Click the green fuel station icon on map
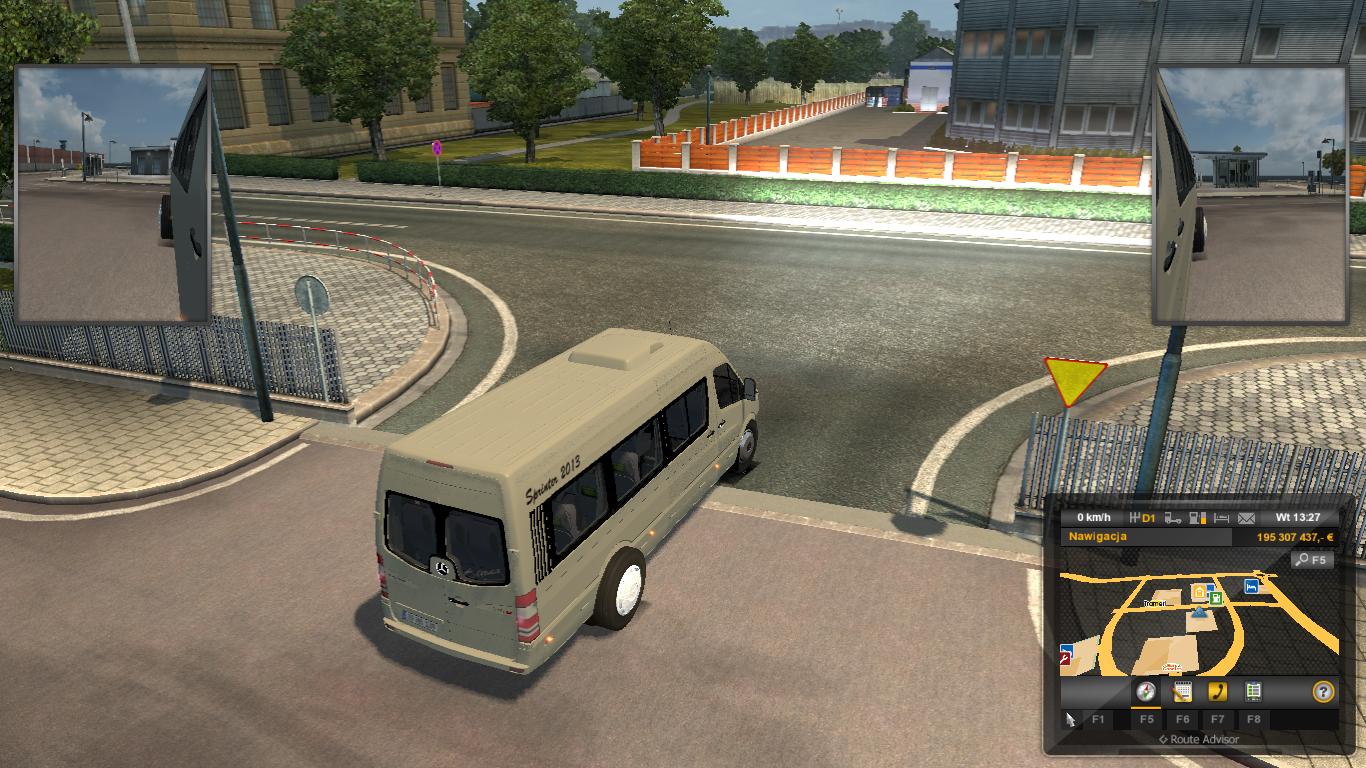1366x768 pixels. pos(1216,599)
